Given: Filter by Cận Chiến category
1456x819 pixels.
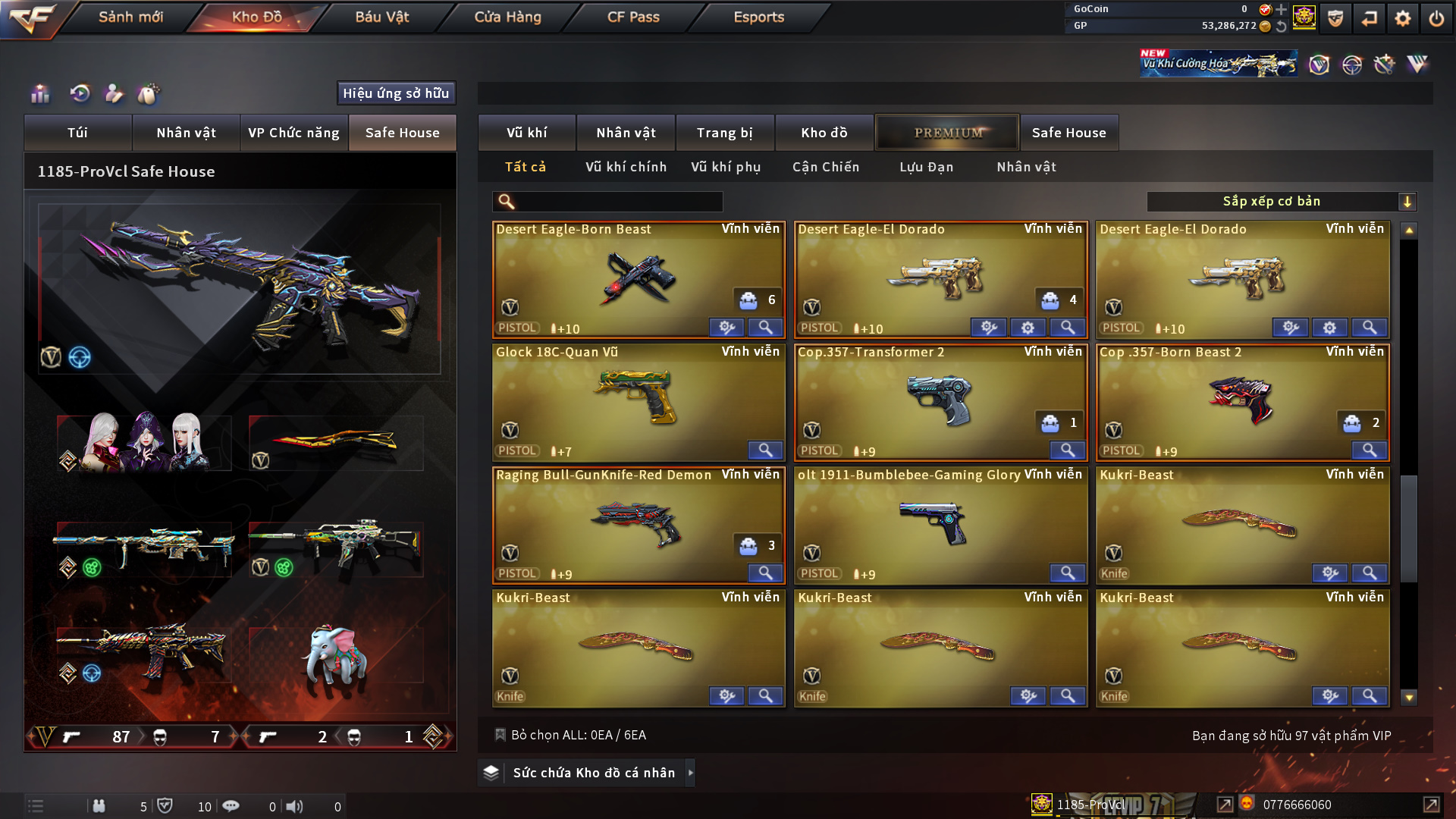Looking at the screenshot, I should click(826, 167).
